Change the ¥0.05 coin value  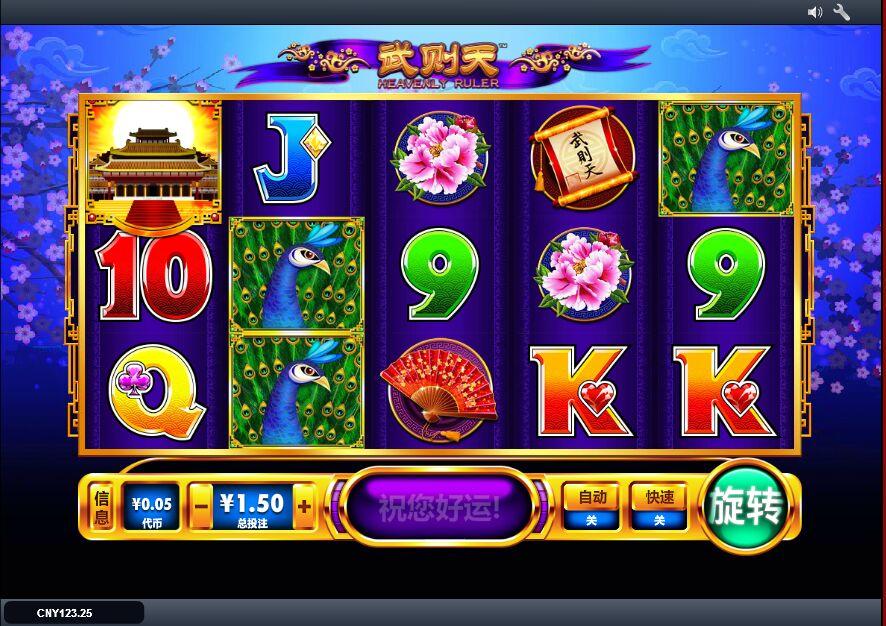153,507
